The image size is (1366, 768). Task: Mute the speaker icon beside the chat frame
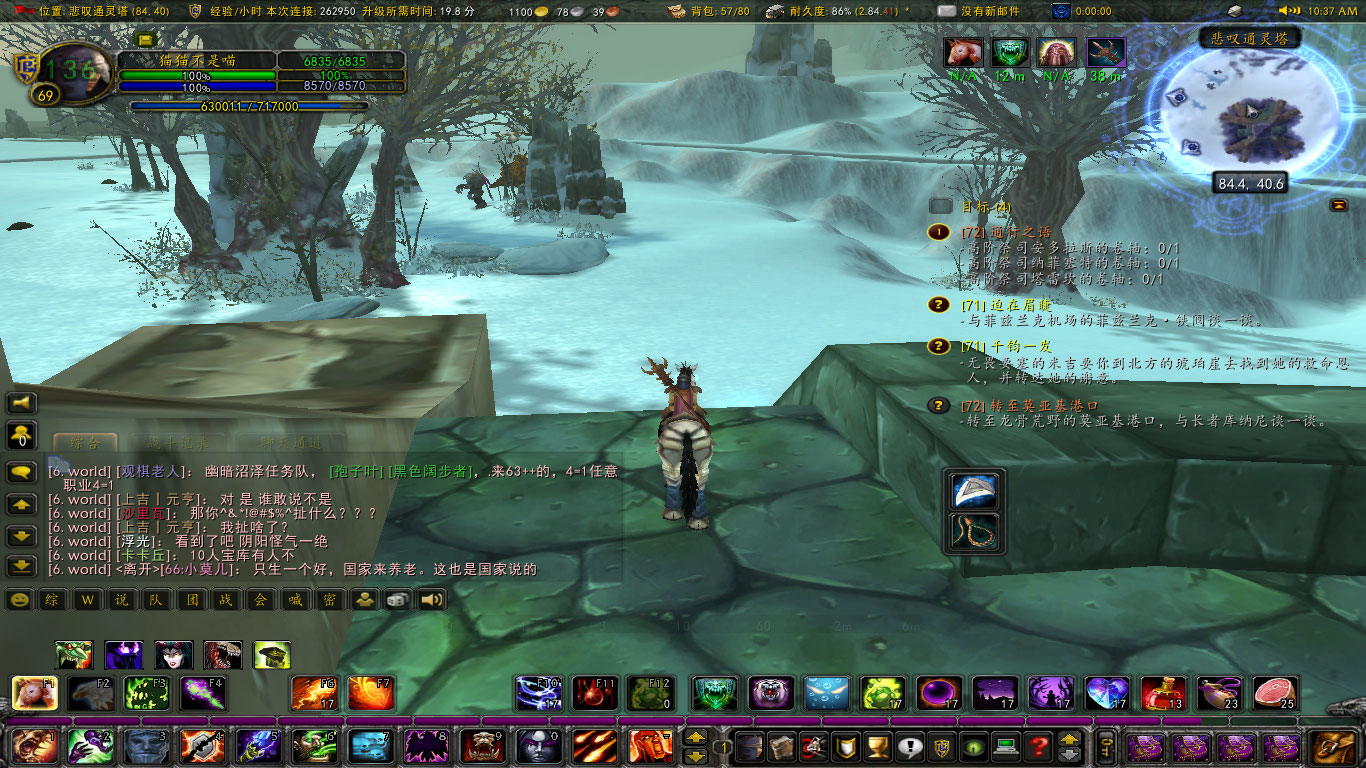tap(22, 403)
